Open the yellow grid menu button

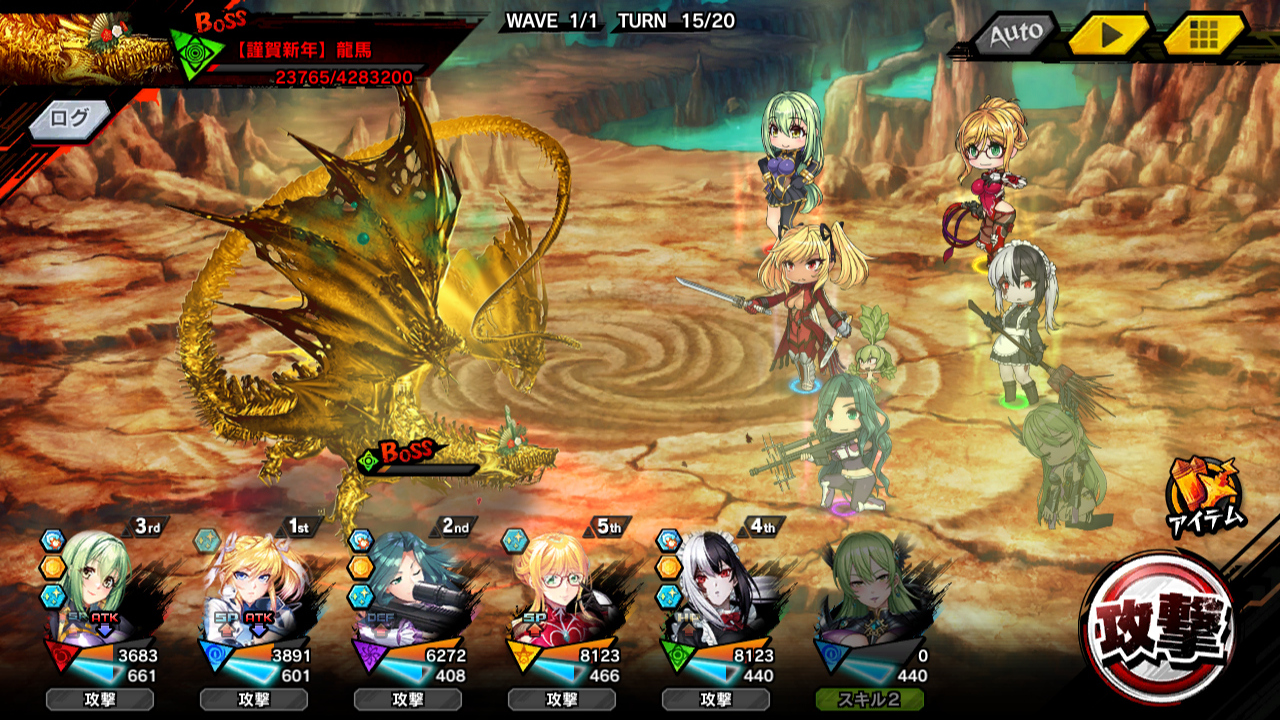tap(1203, 36)
